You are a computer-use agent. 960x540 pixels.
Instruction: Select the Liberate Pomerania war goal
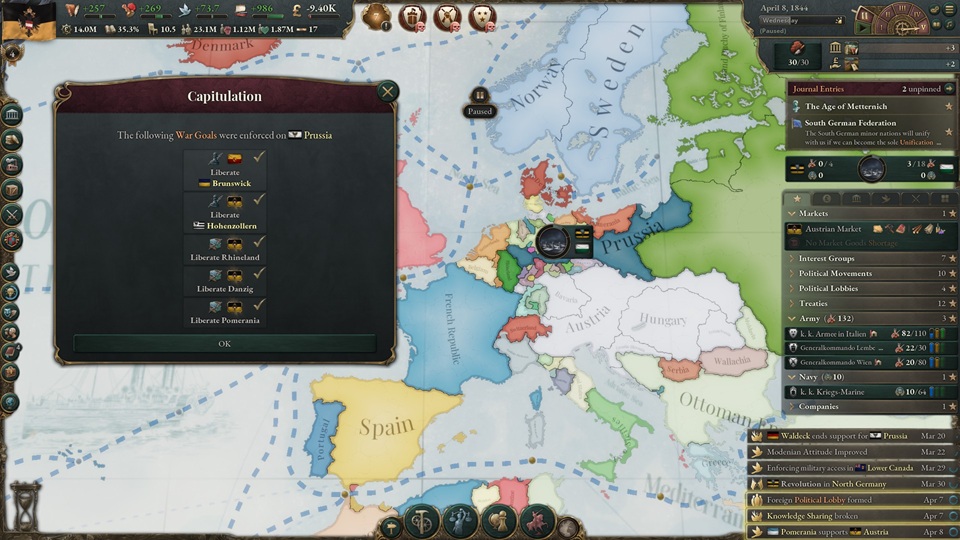point(225,312)
